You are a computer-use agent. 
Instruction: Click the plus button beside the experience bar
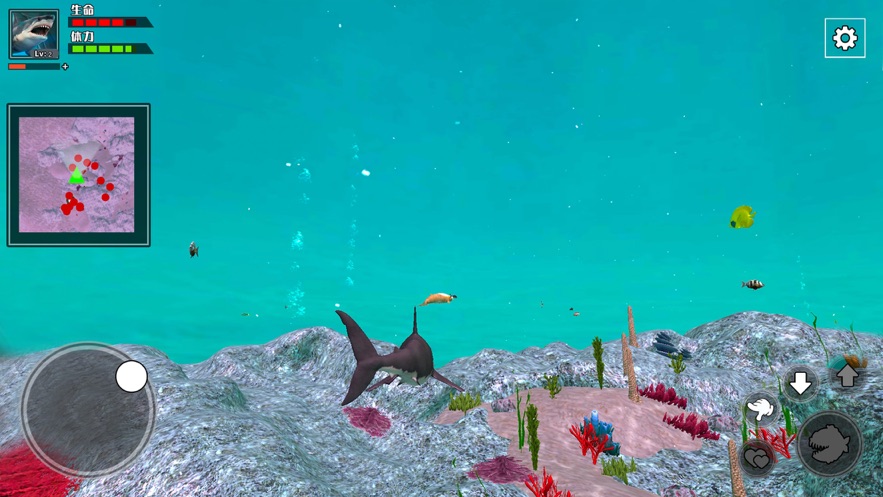[x=66, y=67]
